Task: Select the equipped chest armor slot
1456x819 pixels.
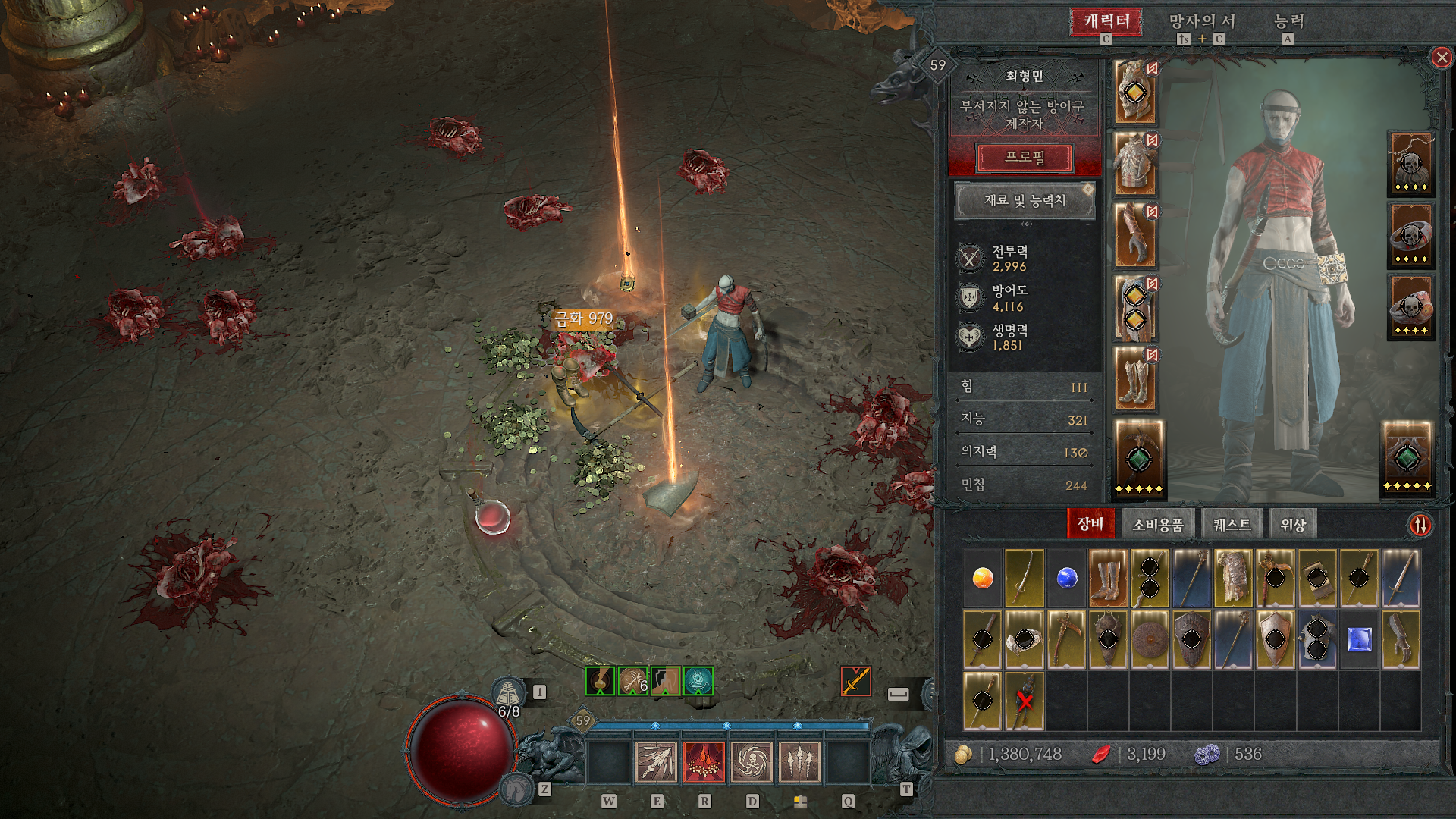Action: 1135,164
